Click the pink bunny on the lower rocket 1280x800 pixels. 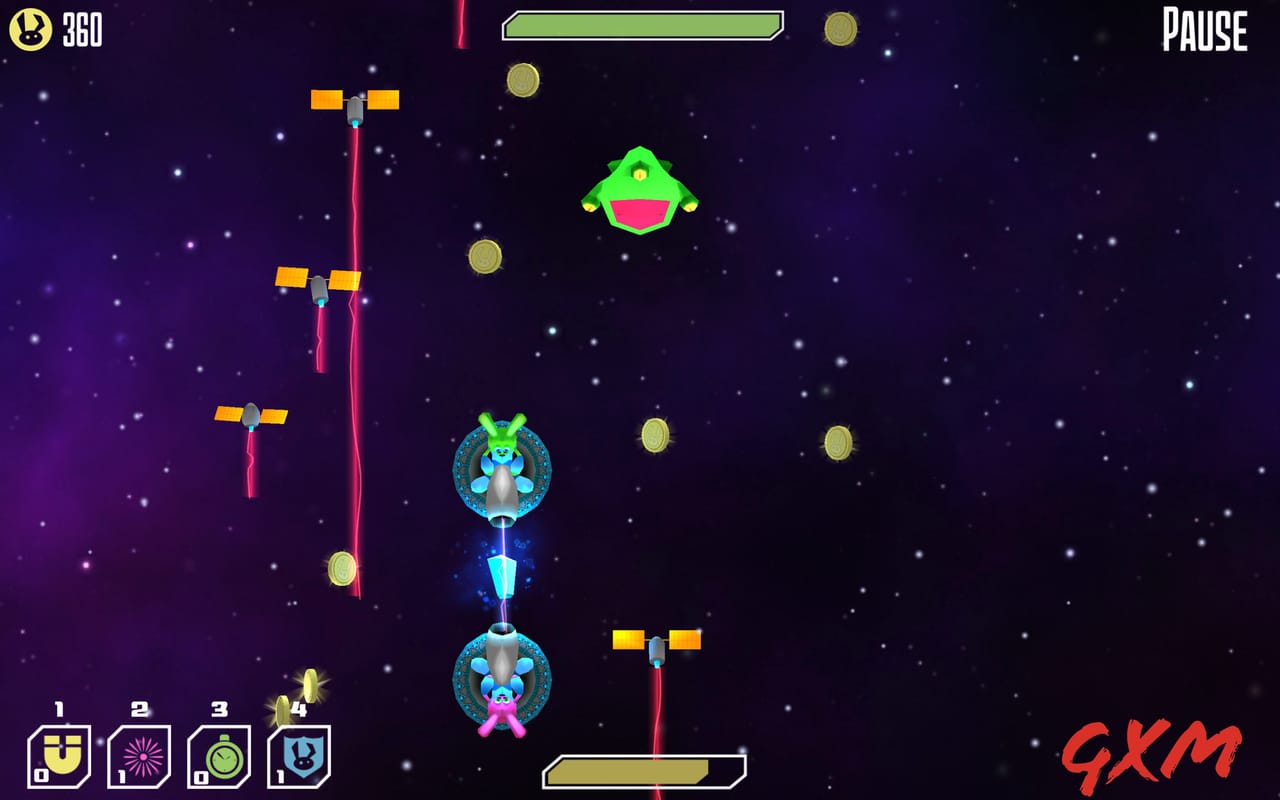click(502, 705)
